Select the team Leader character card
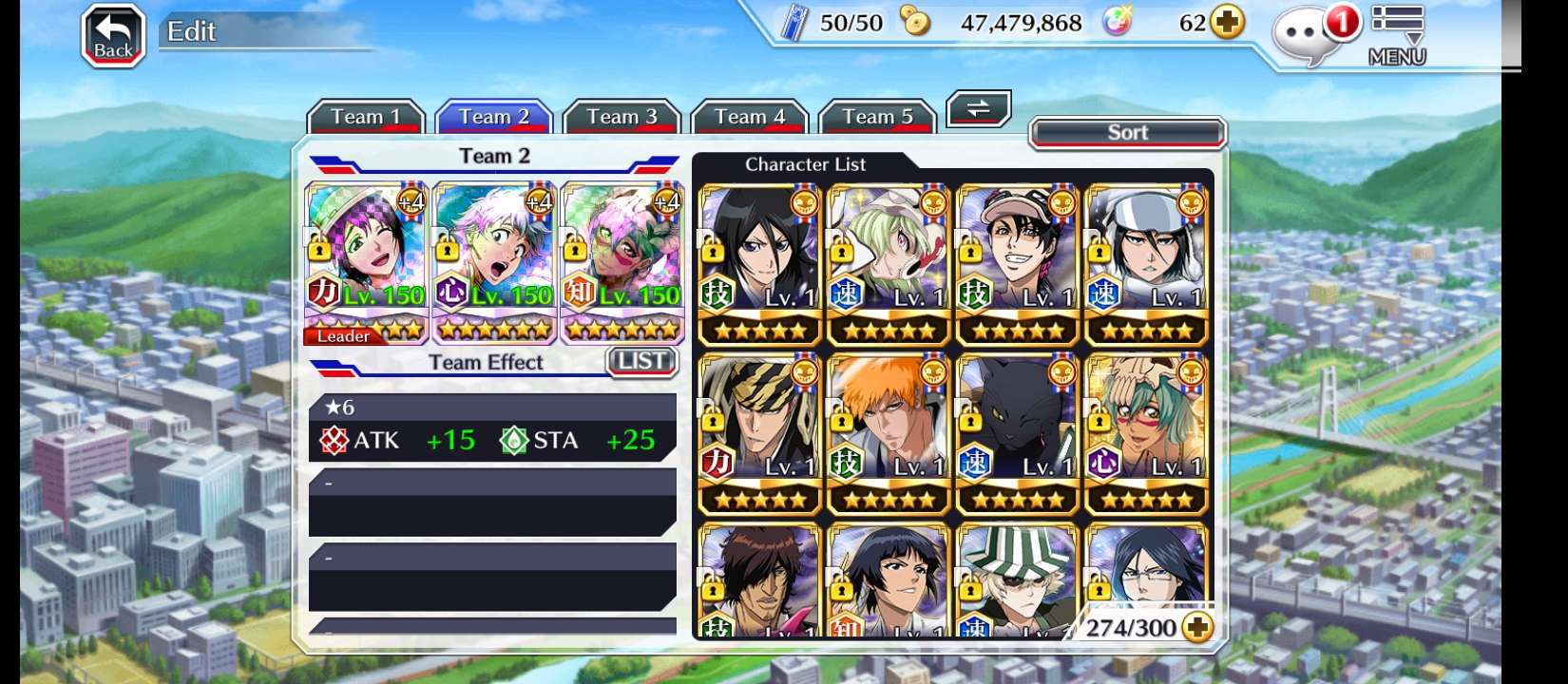Viewport: 1568px width, 684px height. point(366,263)
